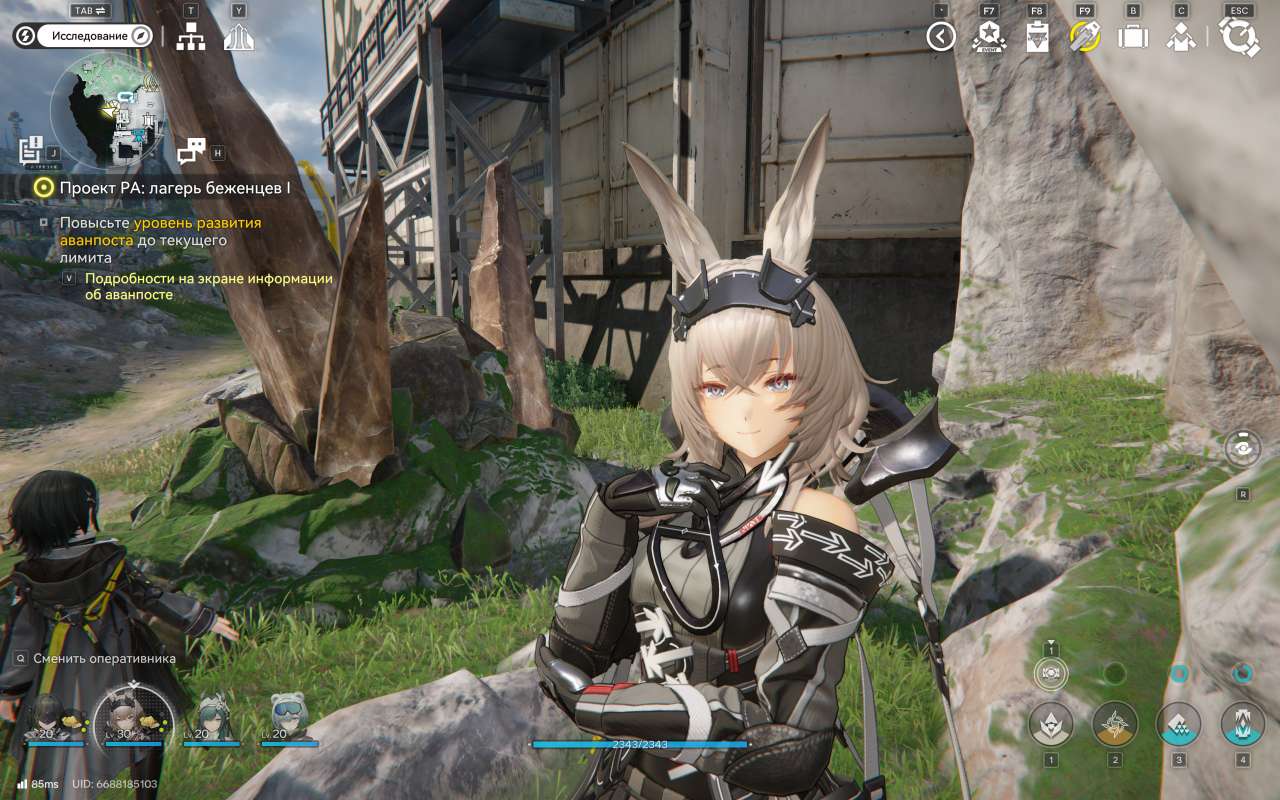Open the clipboard icon in the top bar
1280x800 pixels.
[x=1037, y=37]
